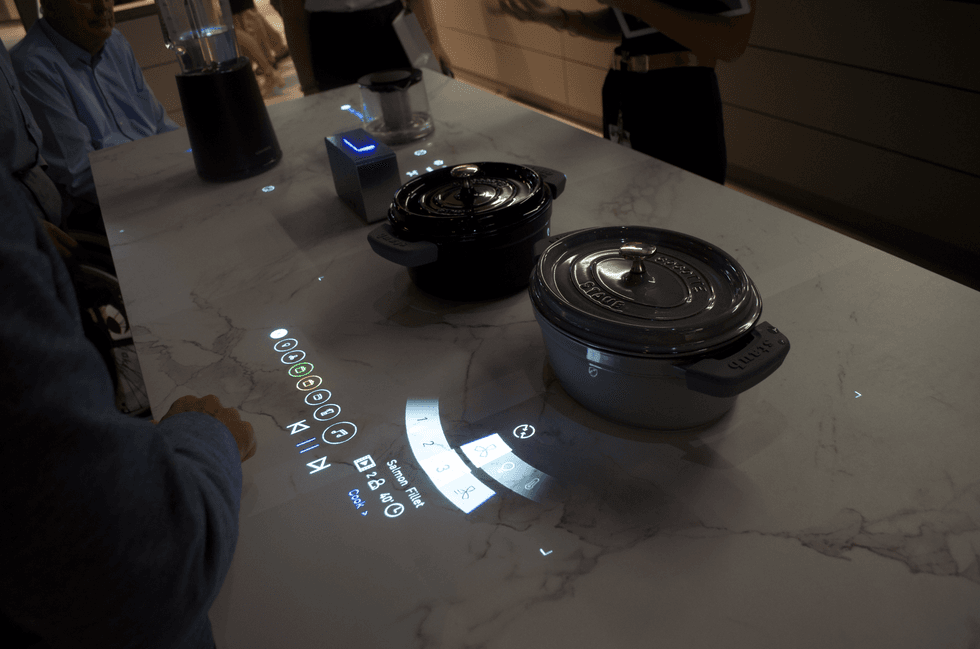The image size is (980, 649).
Task: Tap the Cook link under Salmon Fillet
Action: click(358, 500)
